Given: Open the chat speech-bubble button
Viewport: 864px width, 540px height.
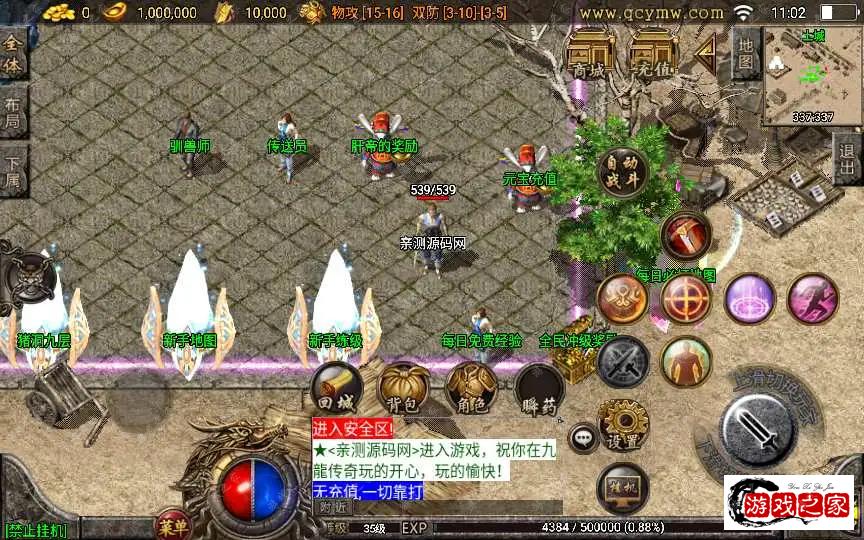Looking at the screenshot, I should click(583, 437).
